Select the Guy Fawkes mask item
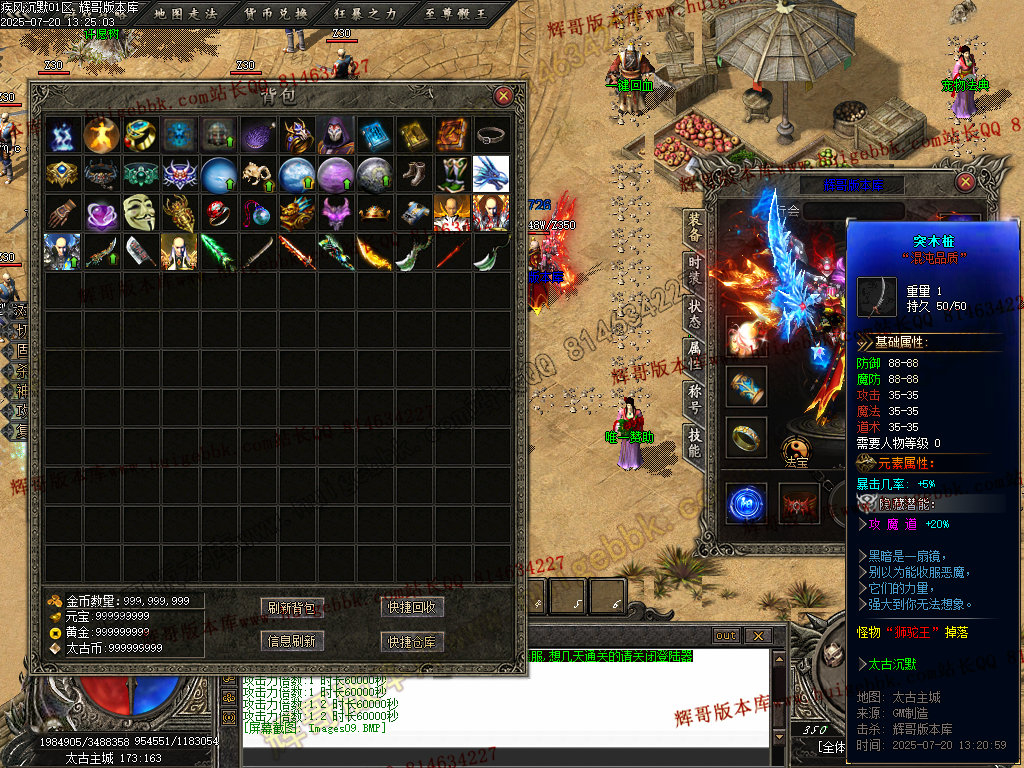The height and width of the screenshot is (768, 1024). [140, 212]
